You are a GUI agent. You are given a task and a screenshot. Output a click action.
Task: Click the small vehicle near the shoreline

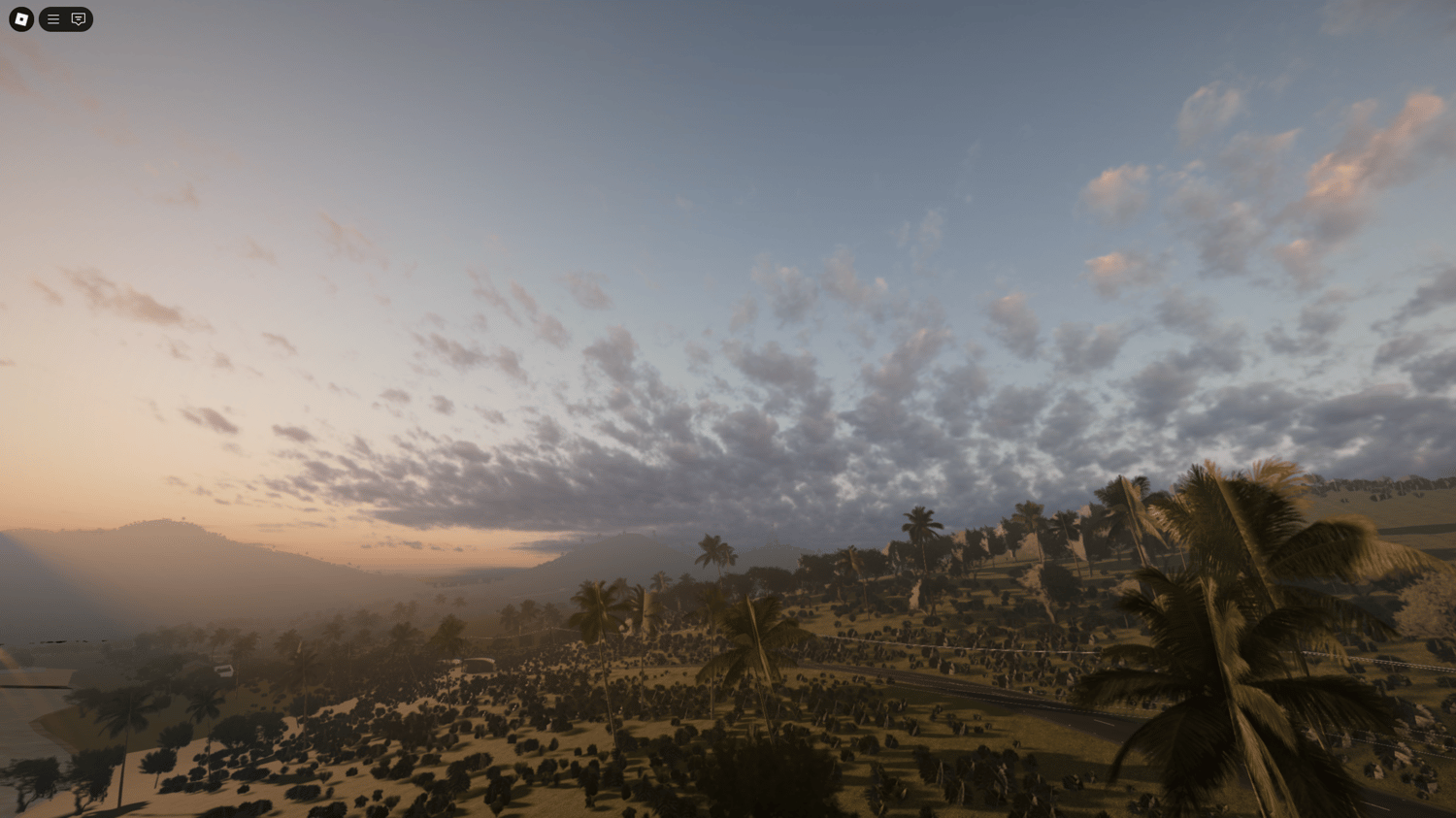(x=223, y=670)
